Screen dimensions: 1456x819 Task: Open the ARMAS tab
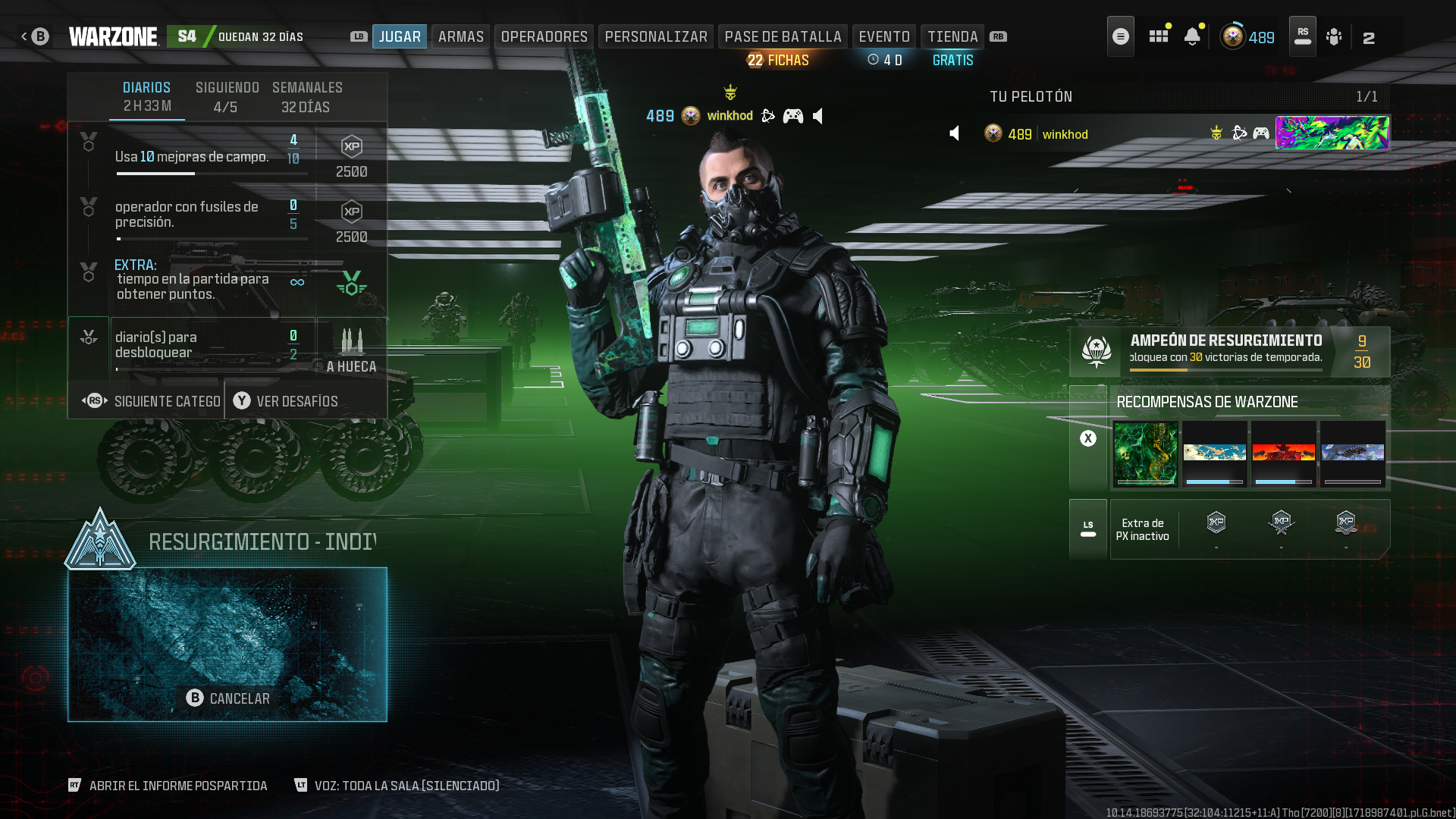tap(460, 36)
